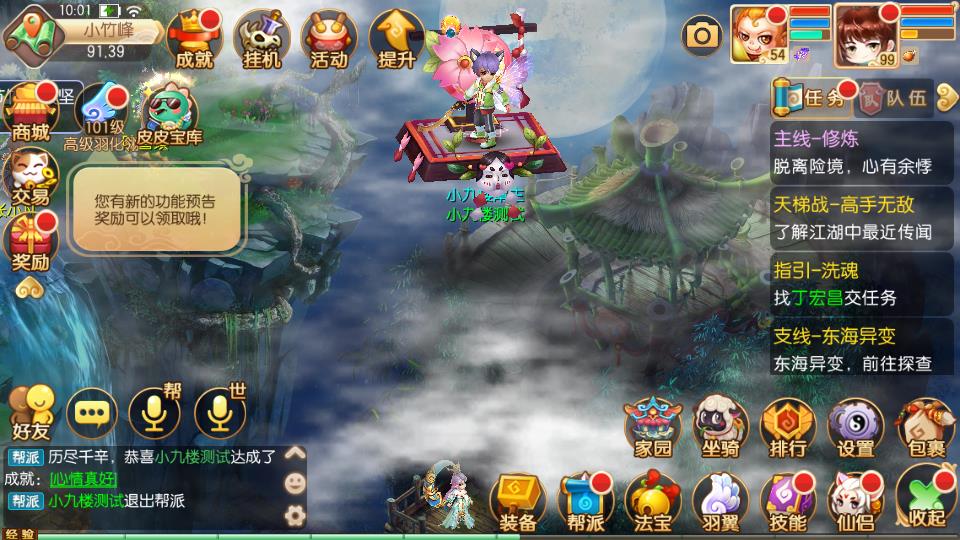Open the 排行 rankings board
Screen dimensions: 960x540
point(788,428)
